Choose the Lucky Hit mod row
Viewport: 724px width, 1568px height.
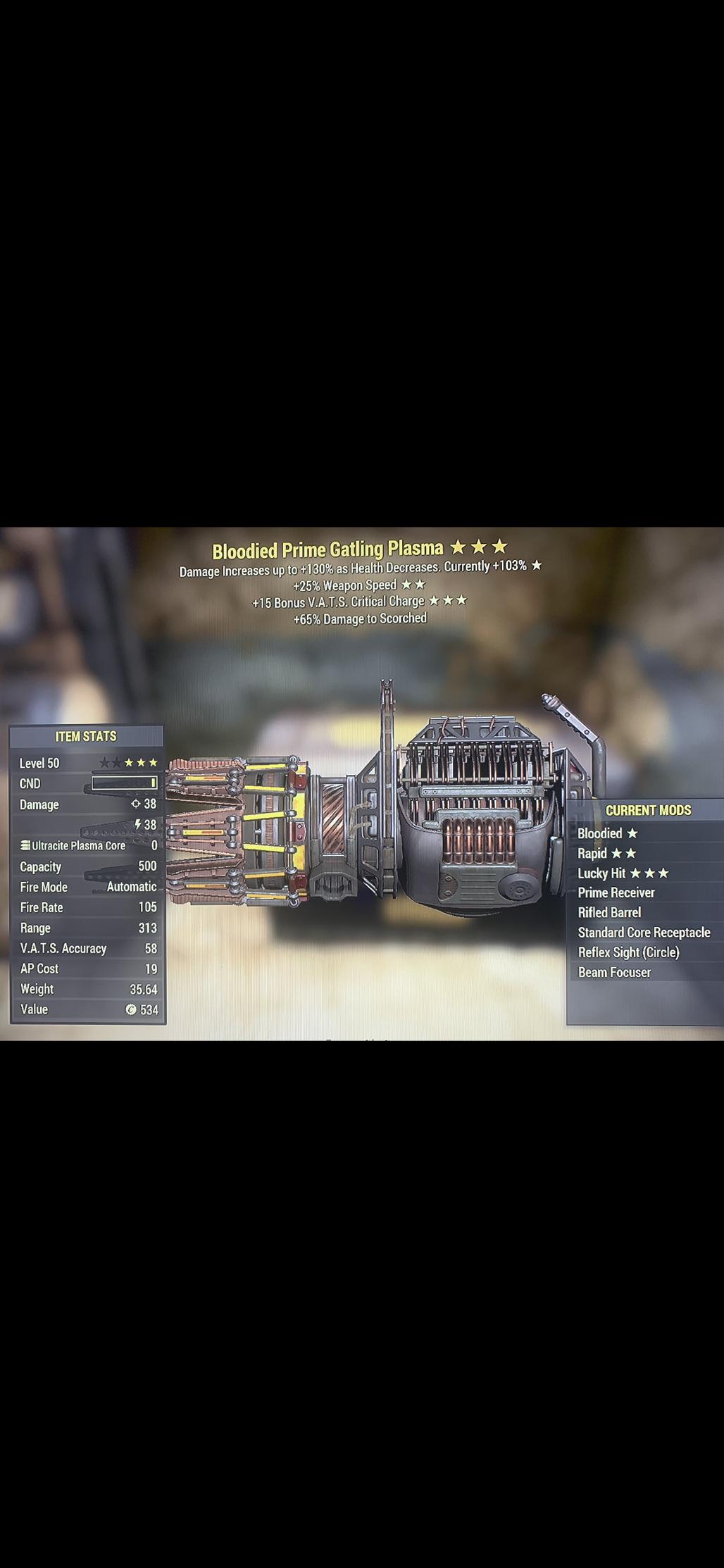[623, 873]
